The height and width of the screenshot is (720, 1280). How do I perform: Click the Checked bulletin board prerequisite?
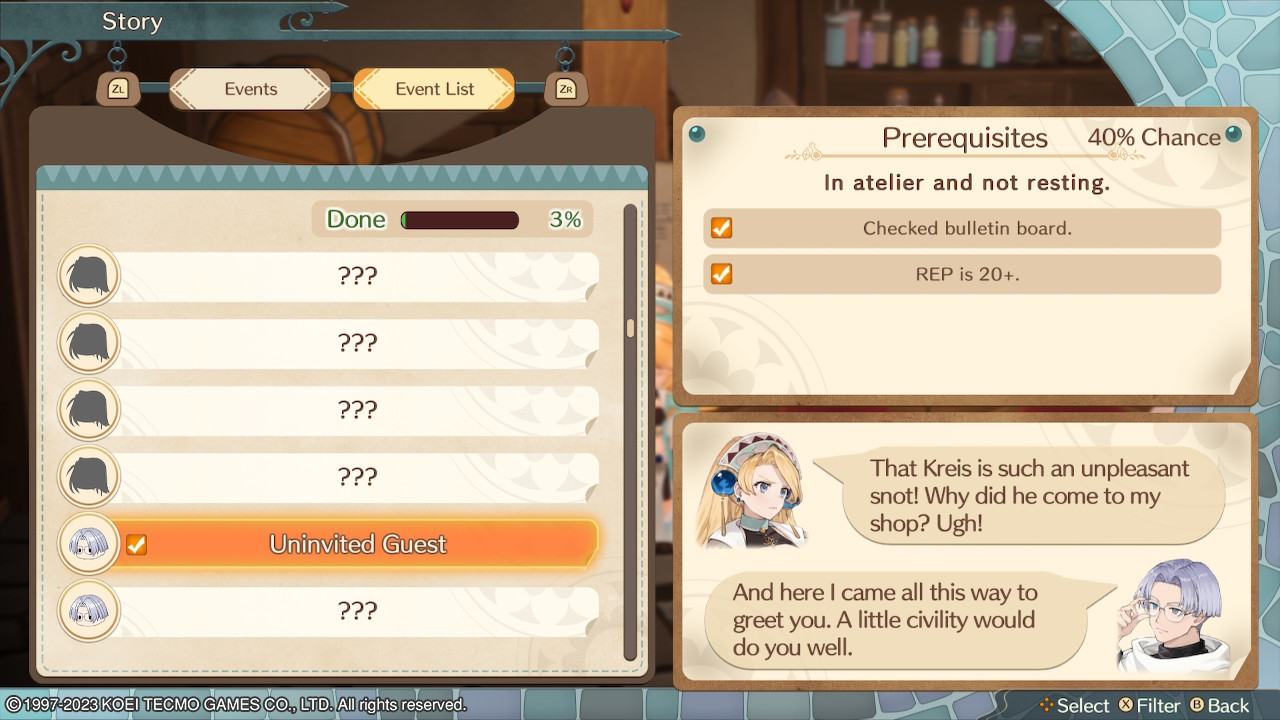coord(963,228)
